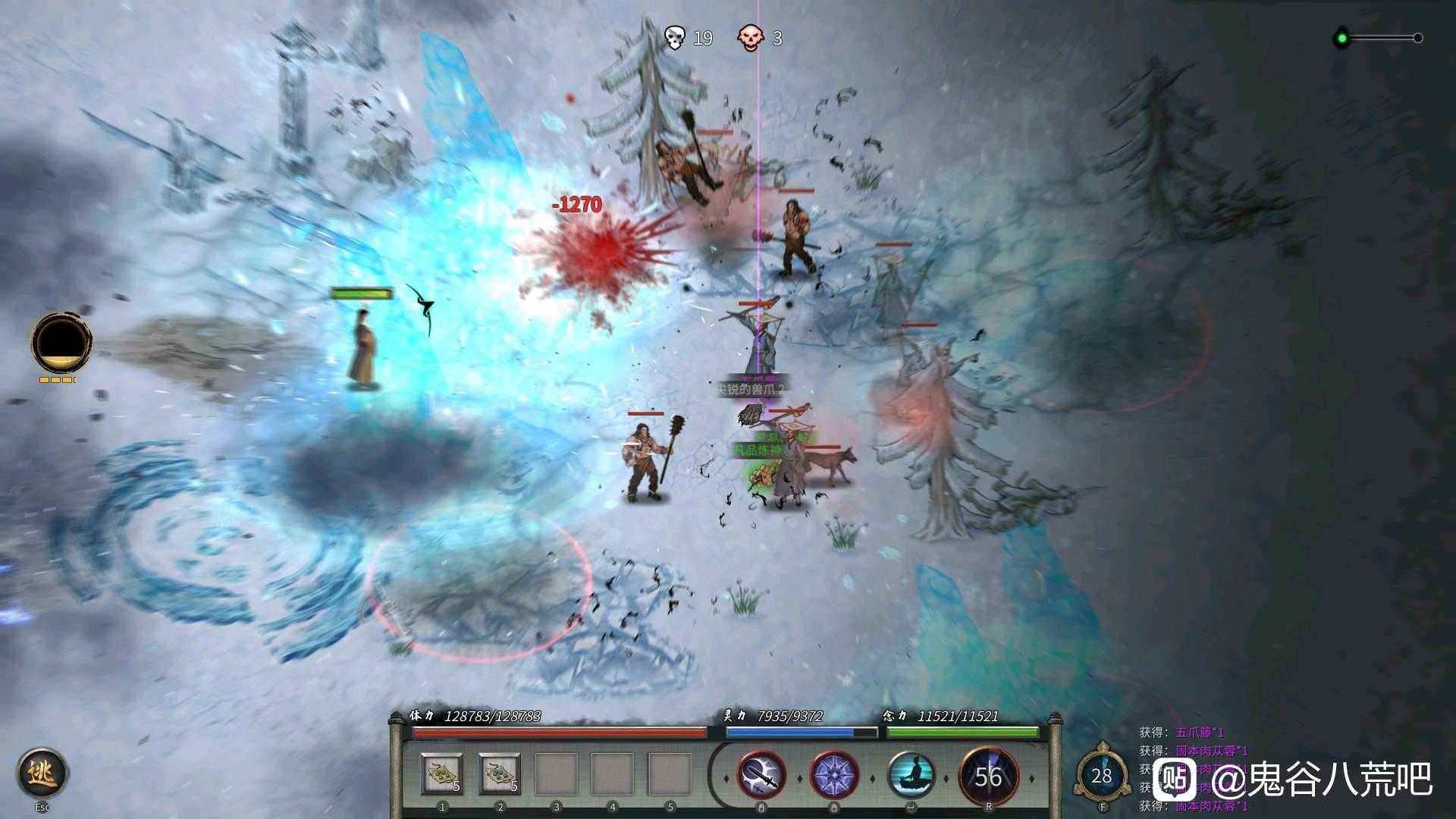Select the skill showing 56 cooldown
The image size is (1456, 819).
(987, 777)
